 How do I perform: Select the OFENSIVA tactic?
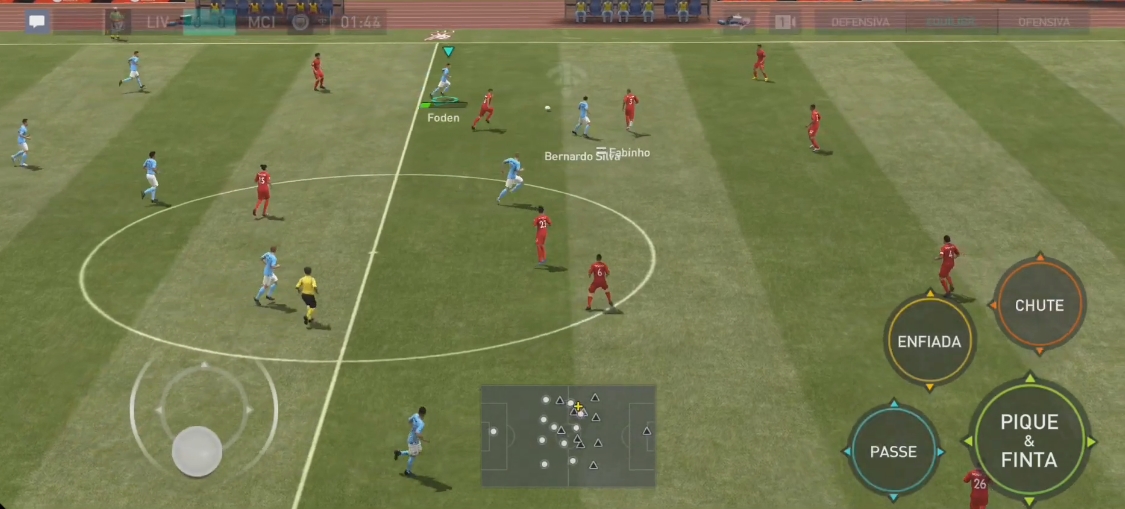[1050, 21]
